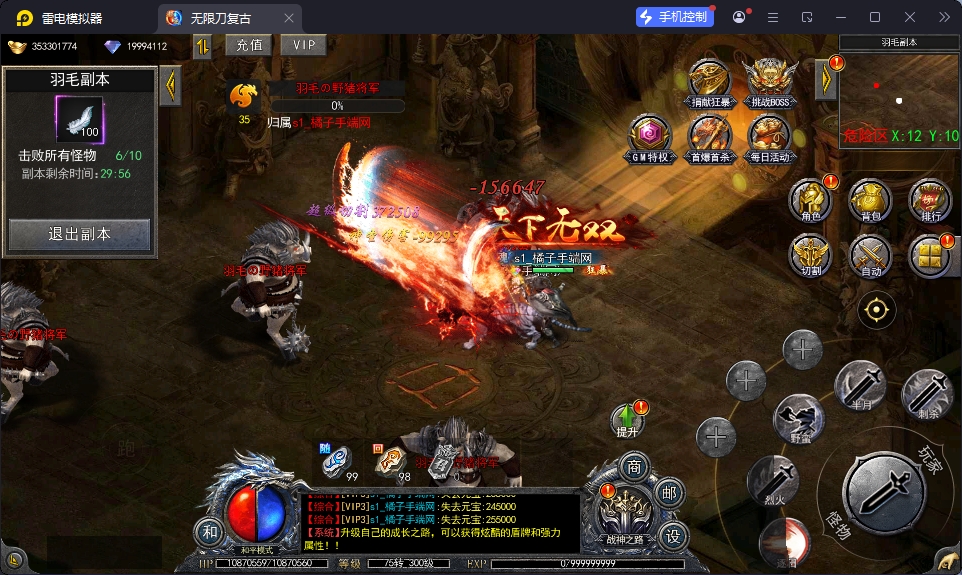Image resolution: width=962 pixels, height=575 pixels.
Task: Open the VIP panel
Action: [304, 45]
